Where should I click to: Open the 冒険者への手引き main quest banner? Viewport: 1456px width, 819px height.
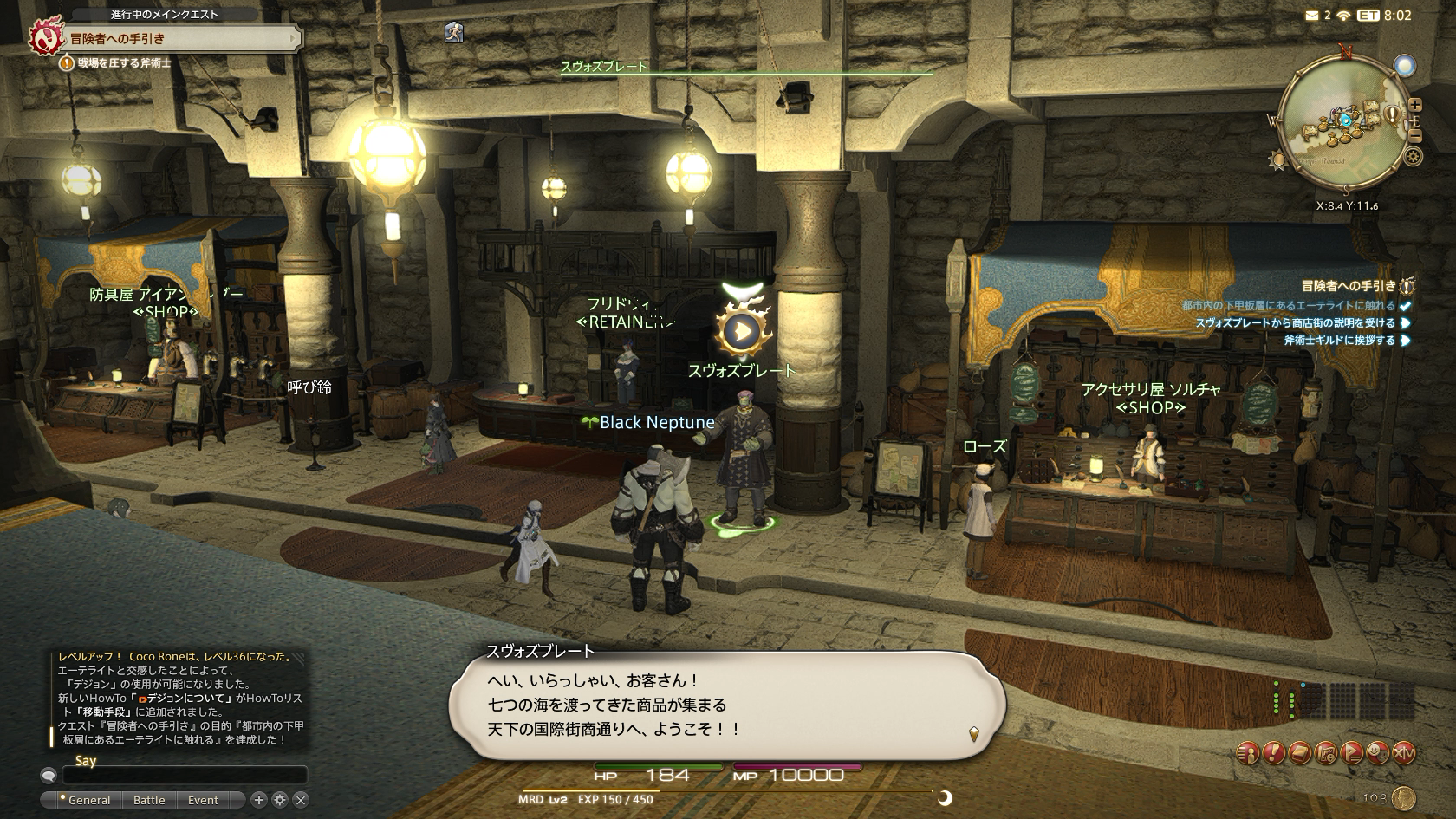point(165,38)
